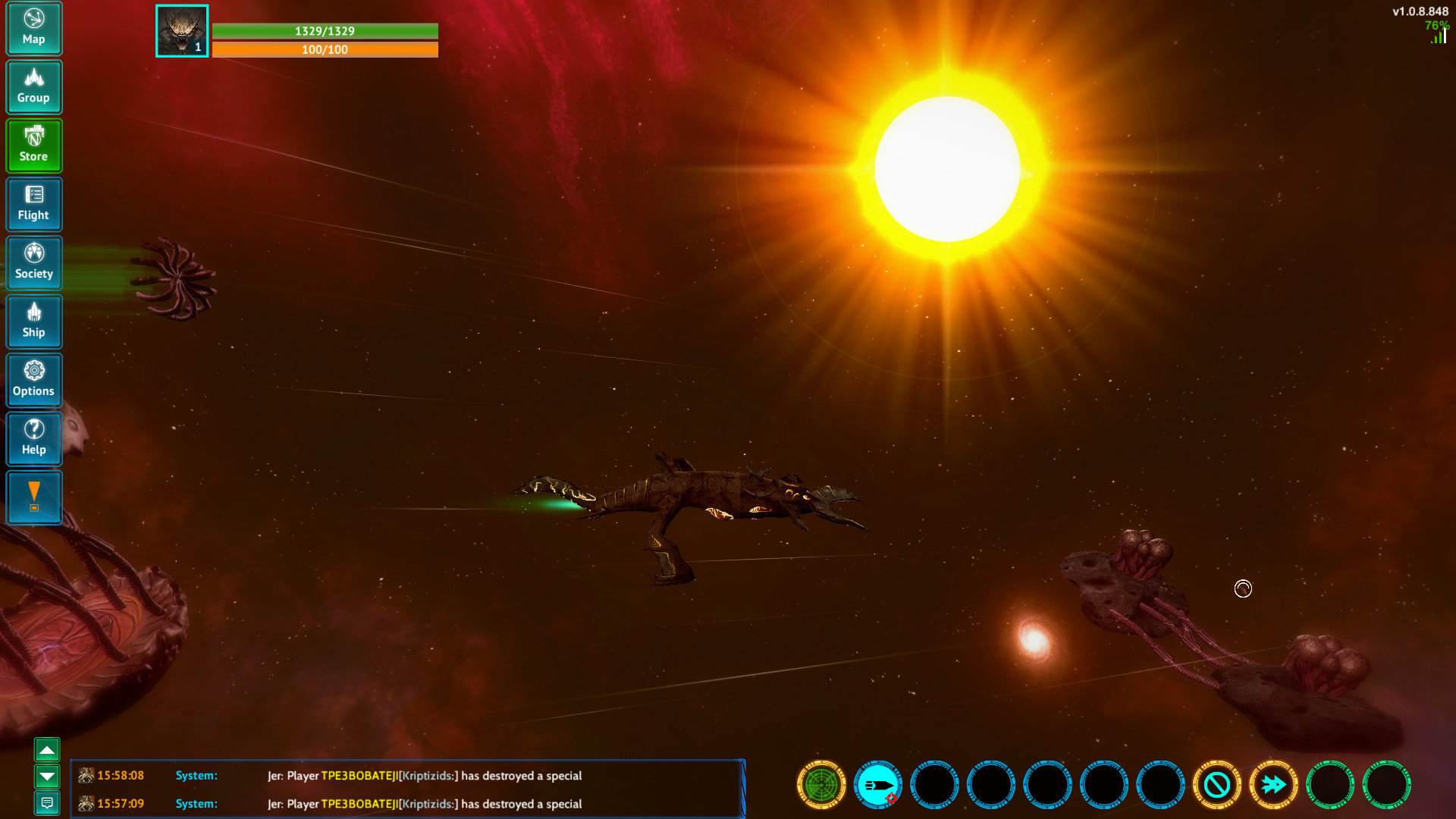The image size is (1456, 819).
Task: Click the player portrait showing level 1
Action: point(181,30)
